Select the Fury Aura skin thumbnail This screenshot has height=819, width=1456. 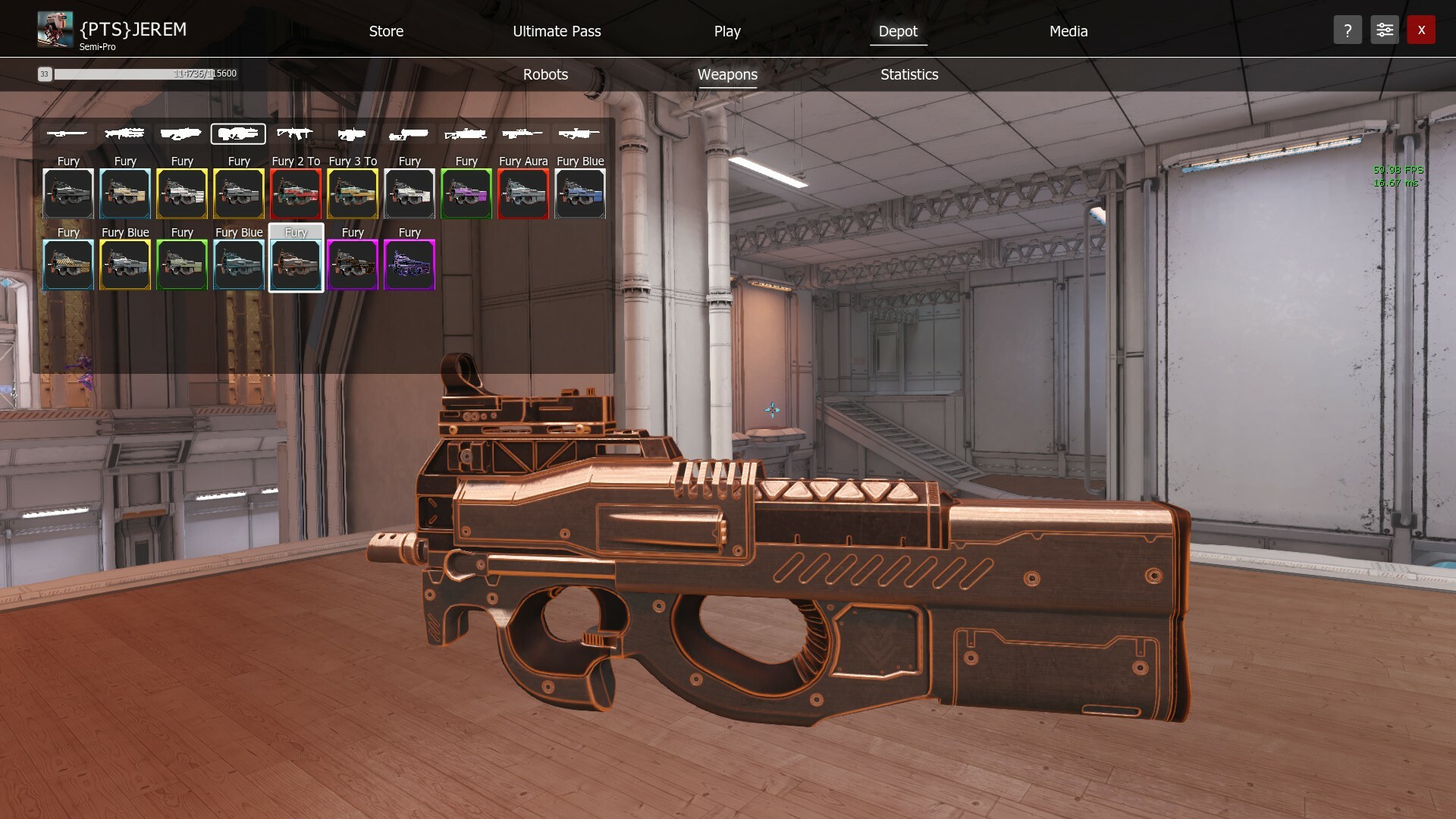522,193
